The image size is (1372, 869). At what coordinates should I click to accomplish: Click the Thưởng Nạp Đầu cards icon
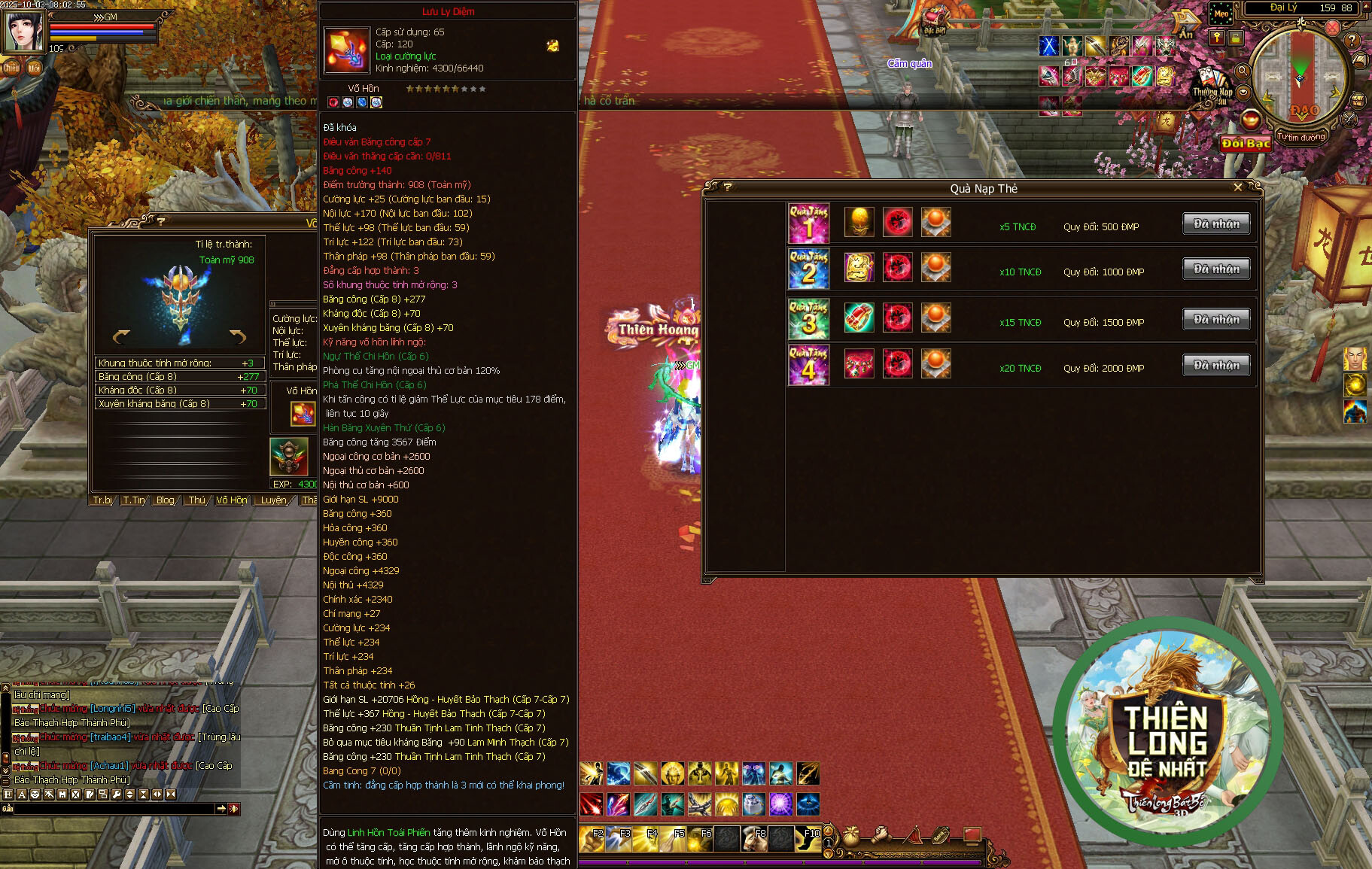pos(1211,84)
